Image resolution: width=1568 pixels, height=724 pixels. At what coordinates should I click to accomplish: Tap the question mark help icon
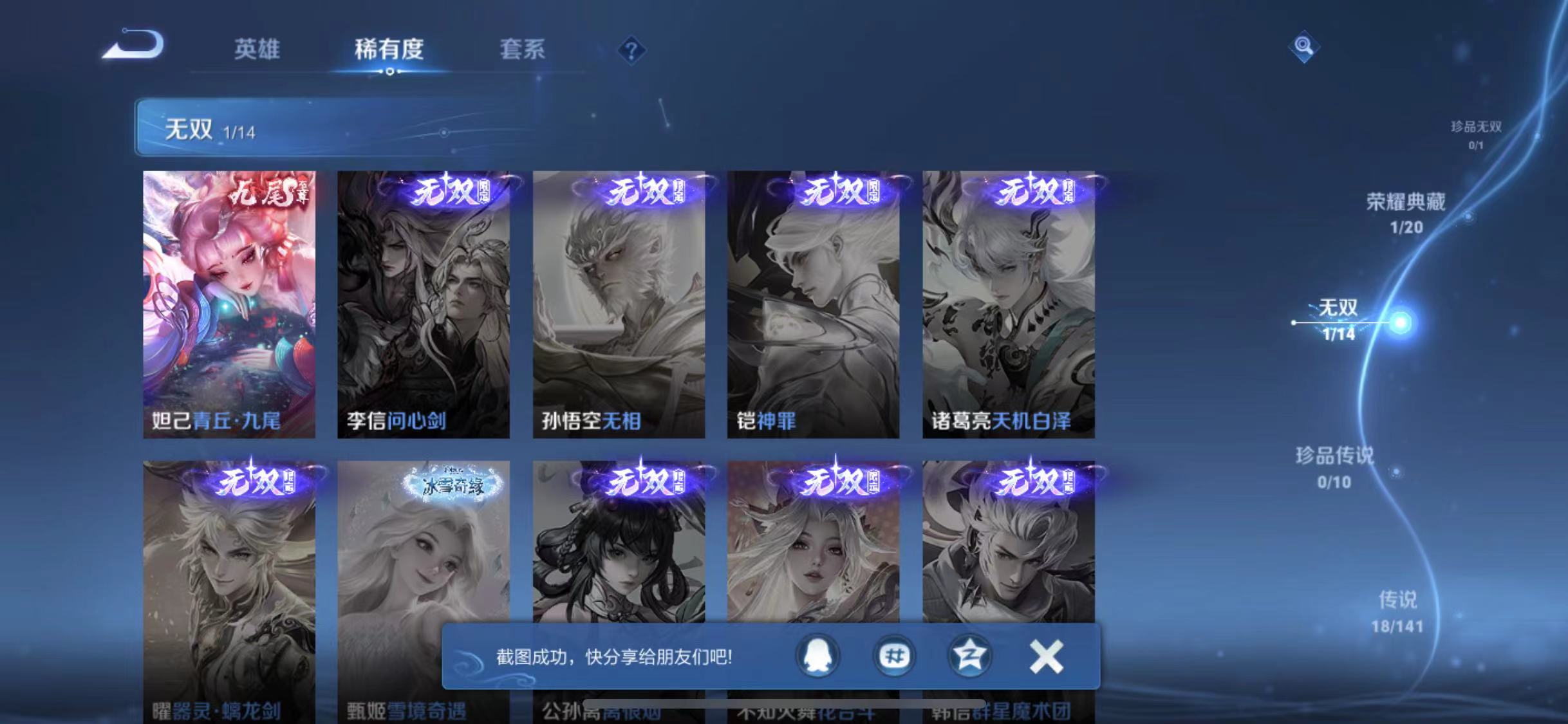pyautogui.click(x=632, y=50)
